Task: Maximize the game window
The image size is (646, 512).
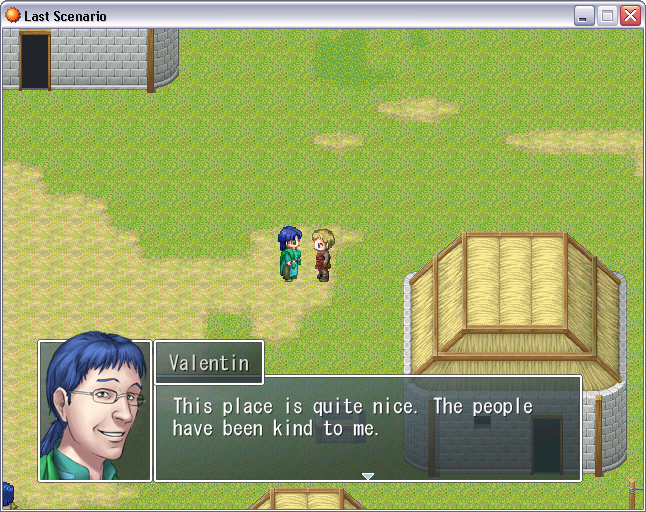Action: click(607, 16)
